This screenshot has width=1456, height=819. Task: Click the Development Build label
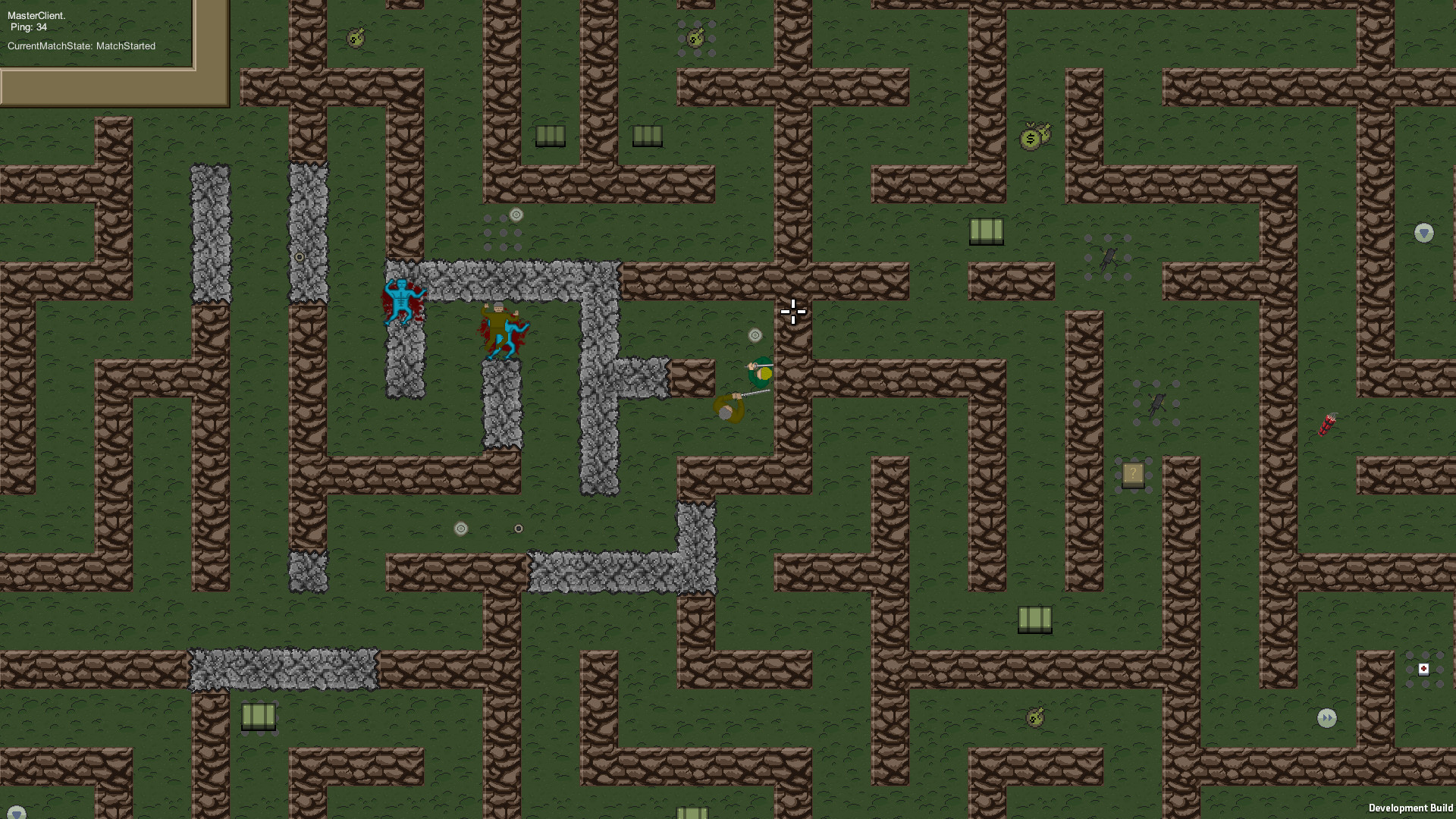click(x=1411, y=808)
